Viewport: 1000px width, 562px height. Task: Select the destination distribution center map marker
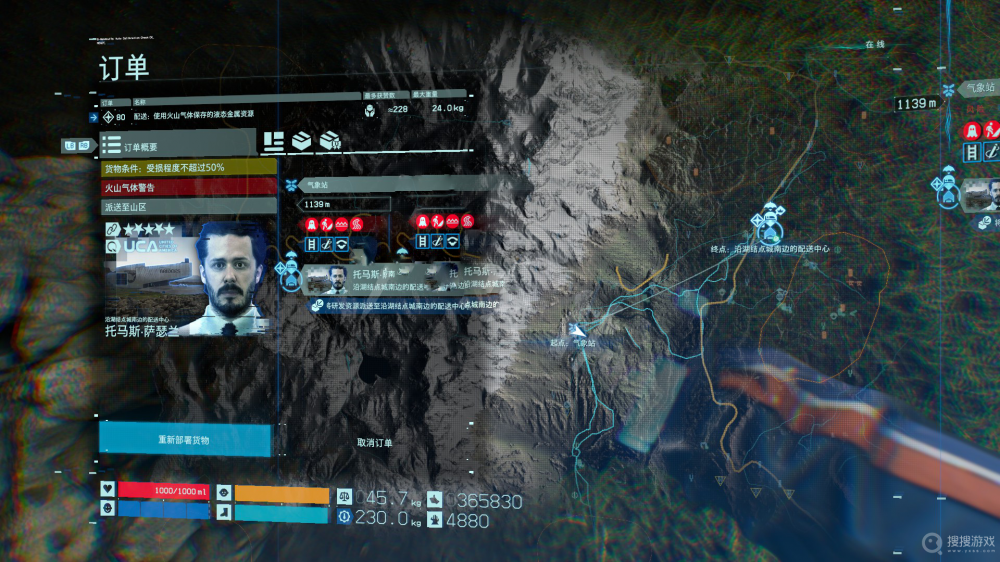pos(768,222)
